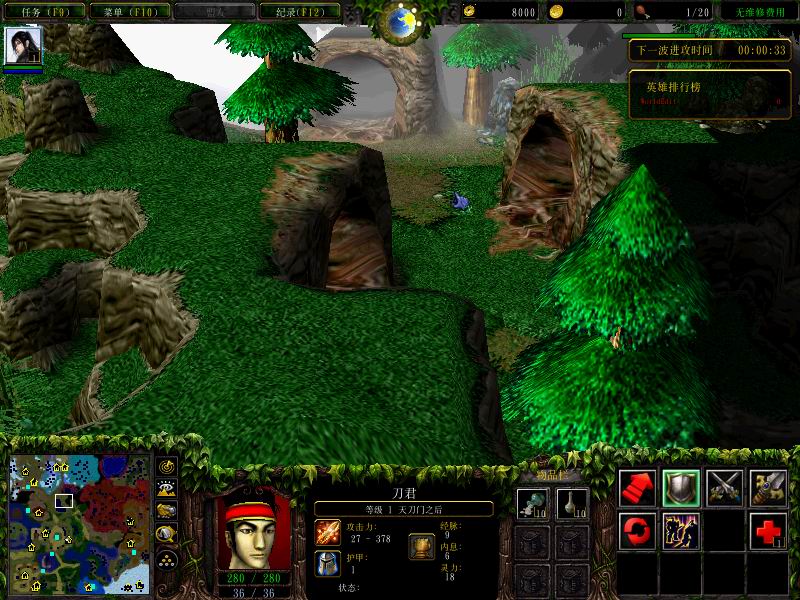Choose the shield Hold Position command
Viewport: 800px width, 600px height.
point(681,487)
